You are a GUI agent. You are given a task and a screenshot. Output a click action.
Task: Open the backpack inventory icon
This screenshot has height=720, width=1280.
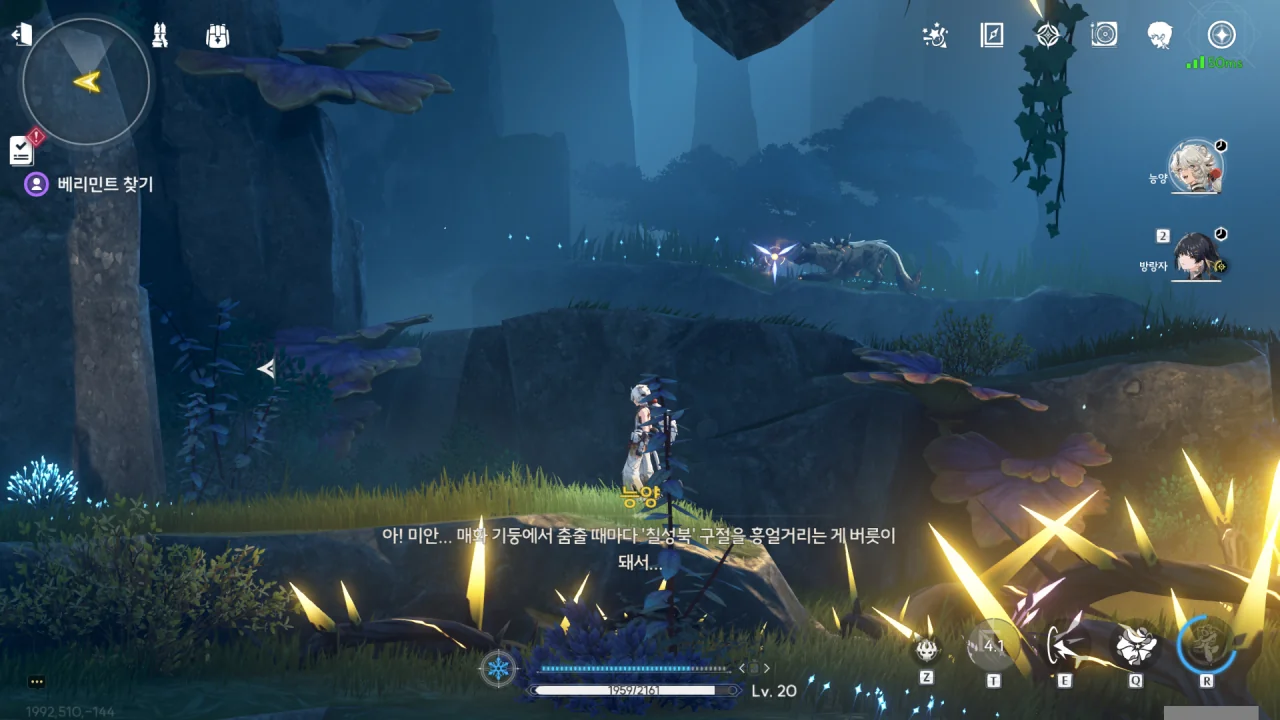tap(217, 36)
